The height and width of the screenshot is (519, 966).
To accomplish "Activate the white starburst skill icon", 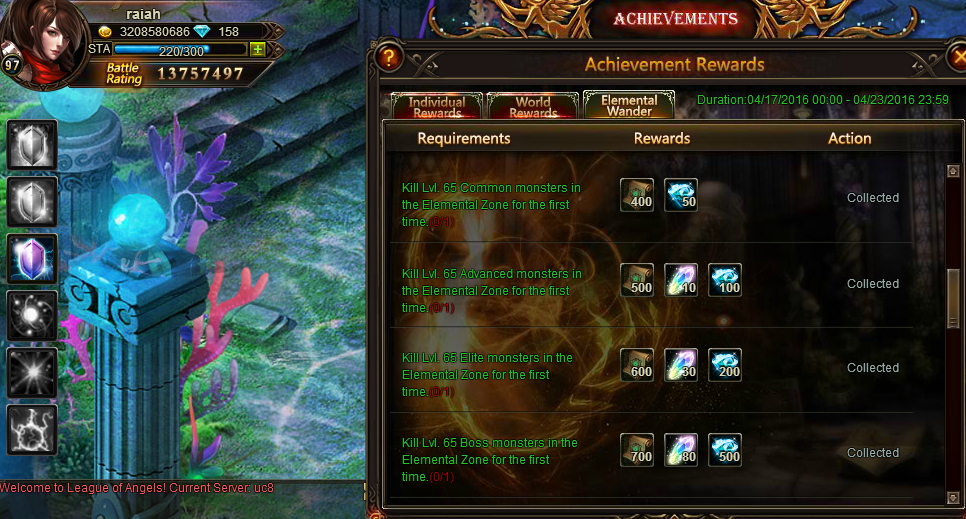I will [32, 373].
